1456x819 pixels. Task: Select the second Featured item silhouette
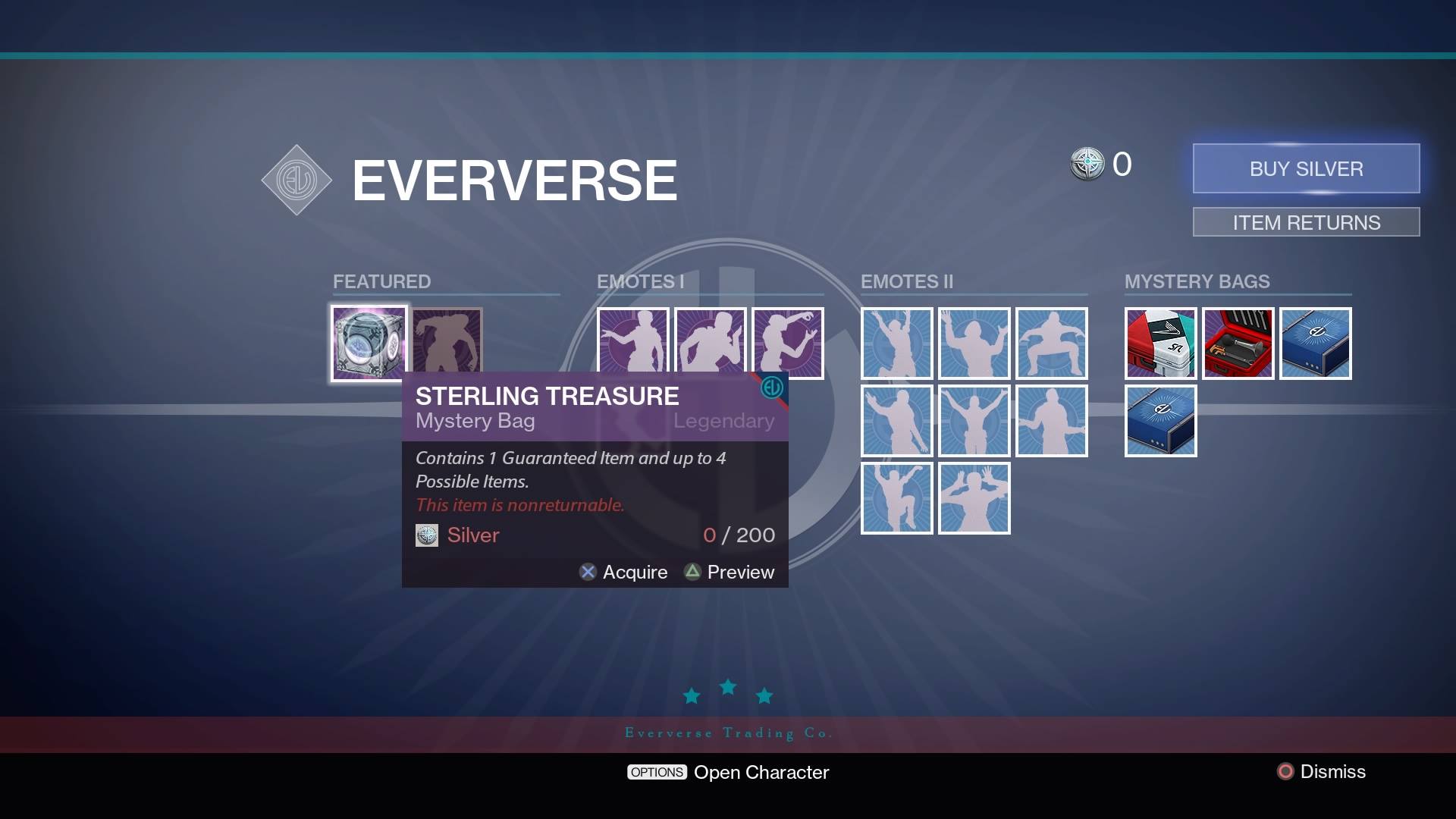(446, 343)
